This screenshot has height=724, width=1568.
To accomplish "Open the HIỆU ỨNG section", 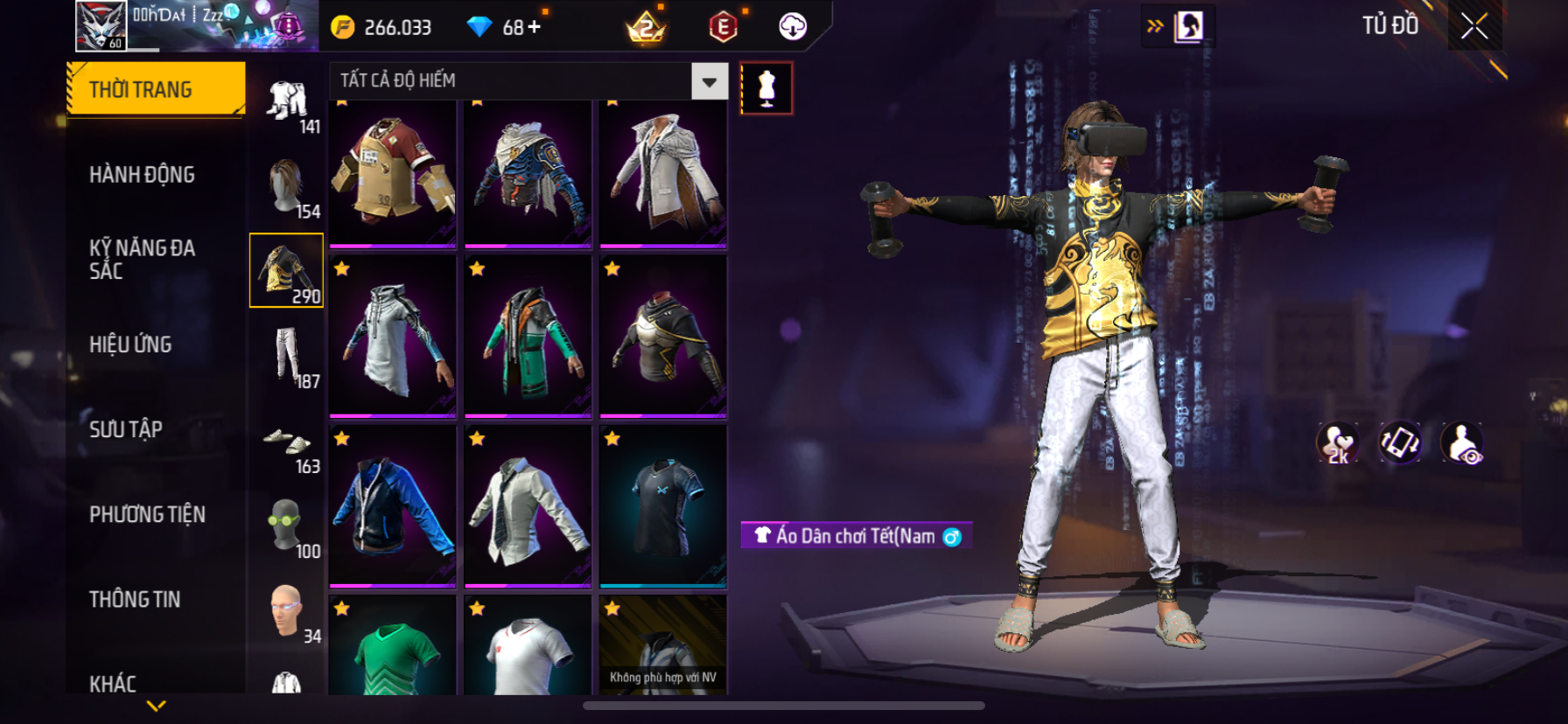I will 130,345.
